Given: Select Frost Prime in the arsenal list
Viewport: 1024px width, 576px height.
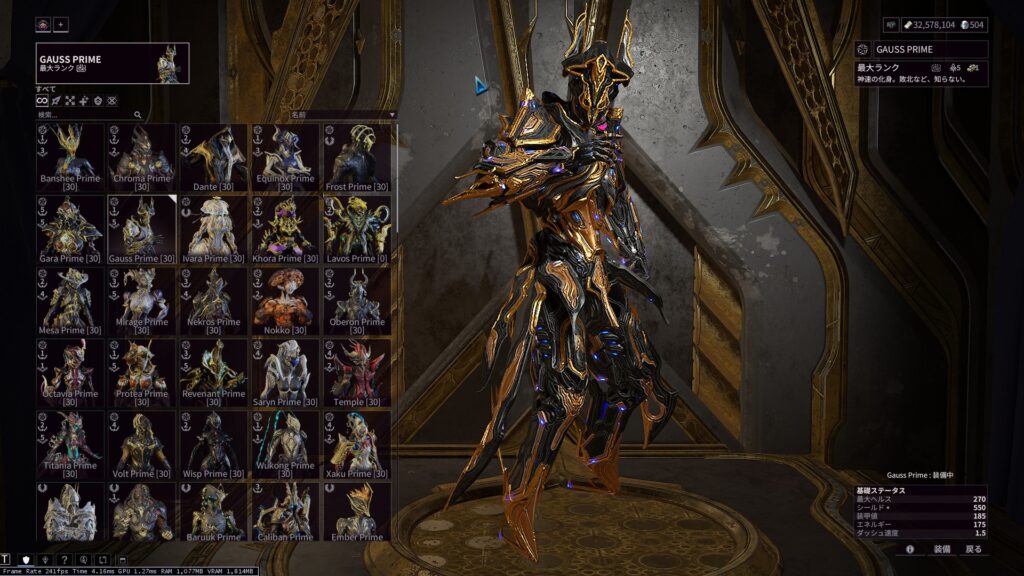Looking at the screenshot, I should 357,157.
